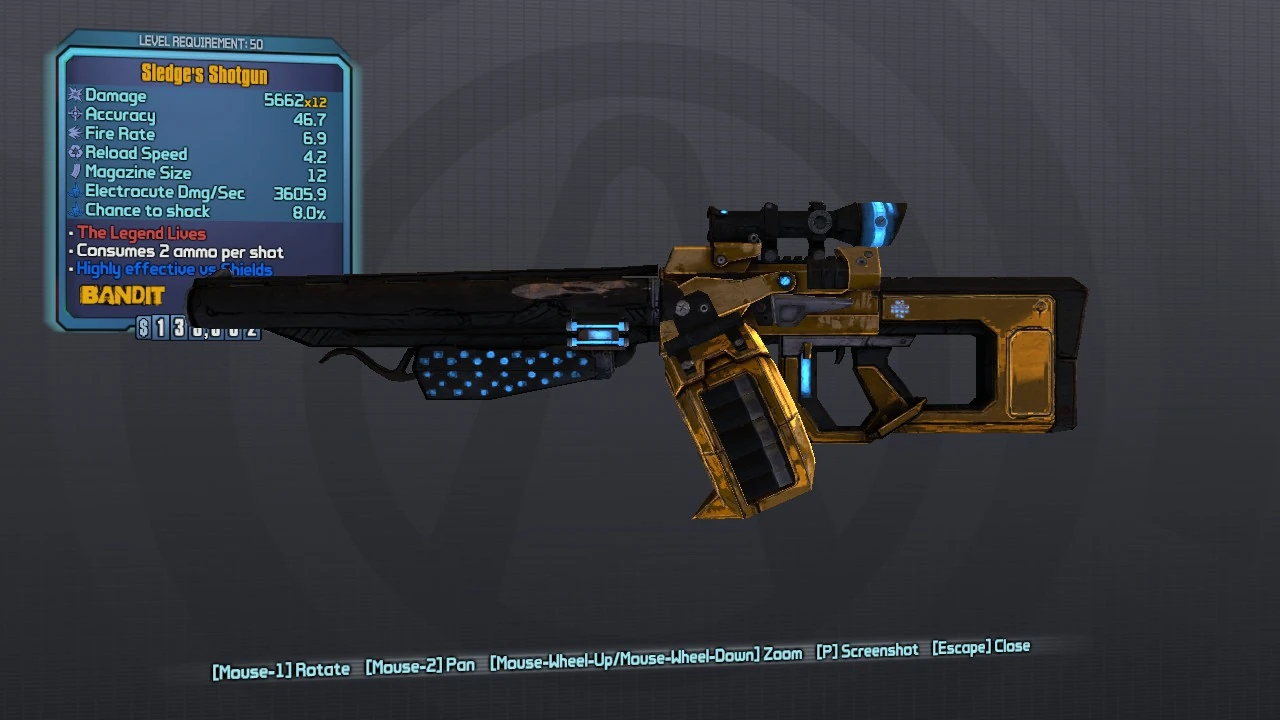1280x720 pixels.
Task: Click the red The Legend Lives text
Action: pyautogui.click(x=140, y=233)
